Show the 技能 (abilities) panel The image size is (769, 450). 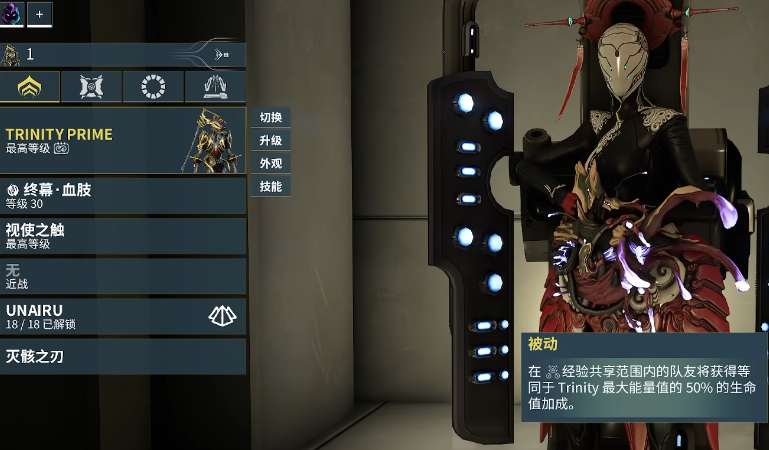[270, 187]
